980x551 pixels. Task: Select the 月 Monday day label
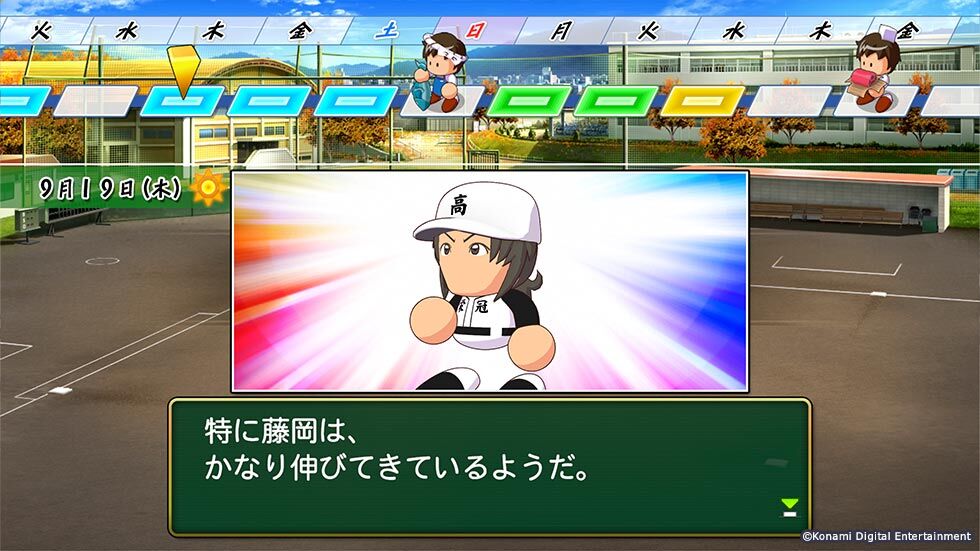tap(559, 30)
